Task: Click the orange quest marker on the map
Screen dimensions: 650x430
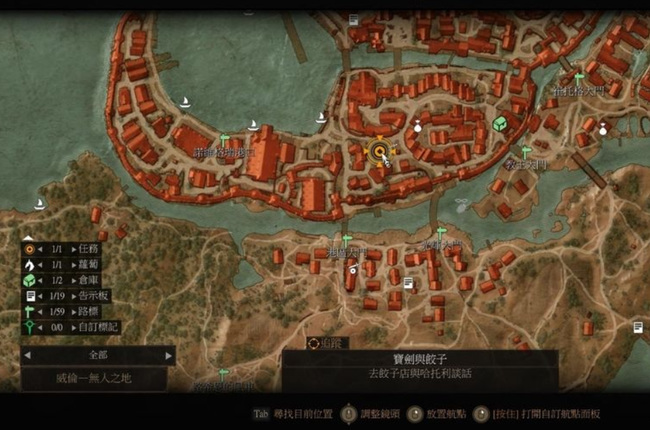Action: [379, 152]
